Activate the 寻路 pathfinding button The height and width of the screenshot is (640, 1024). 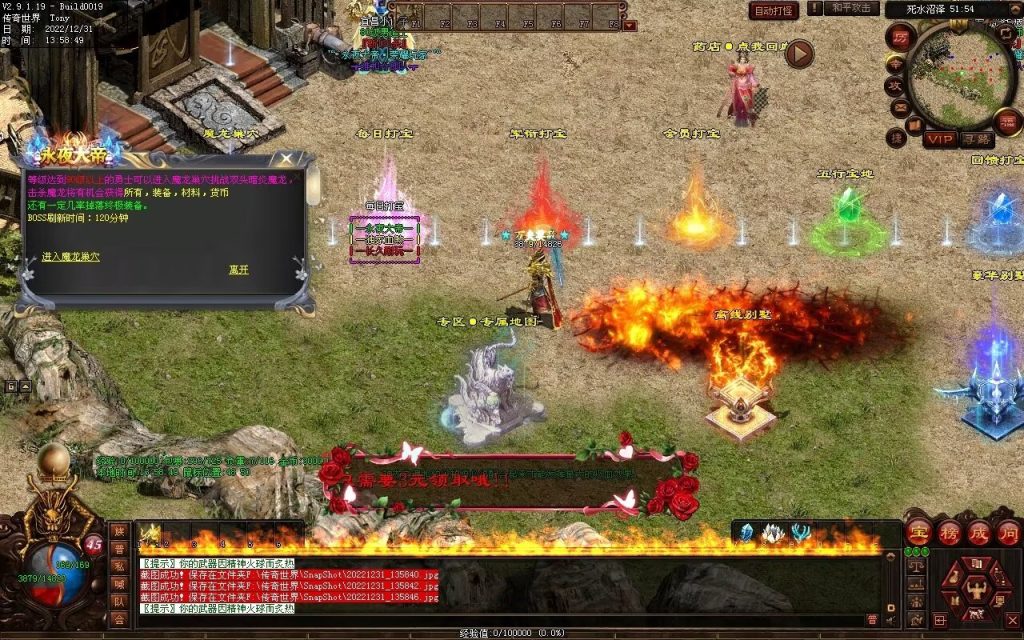pos(976,139)
